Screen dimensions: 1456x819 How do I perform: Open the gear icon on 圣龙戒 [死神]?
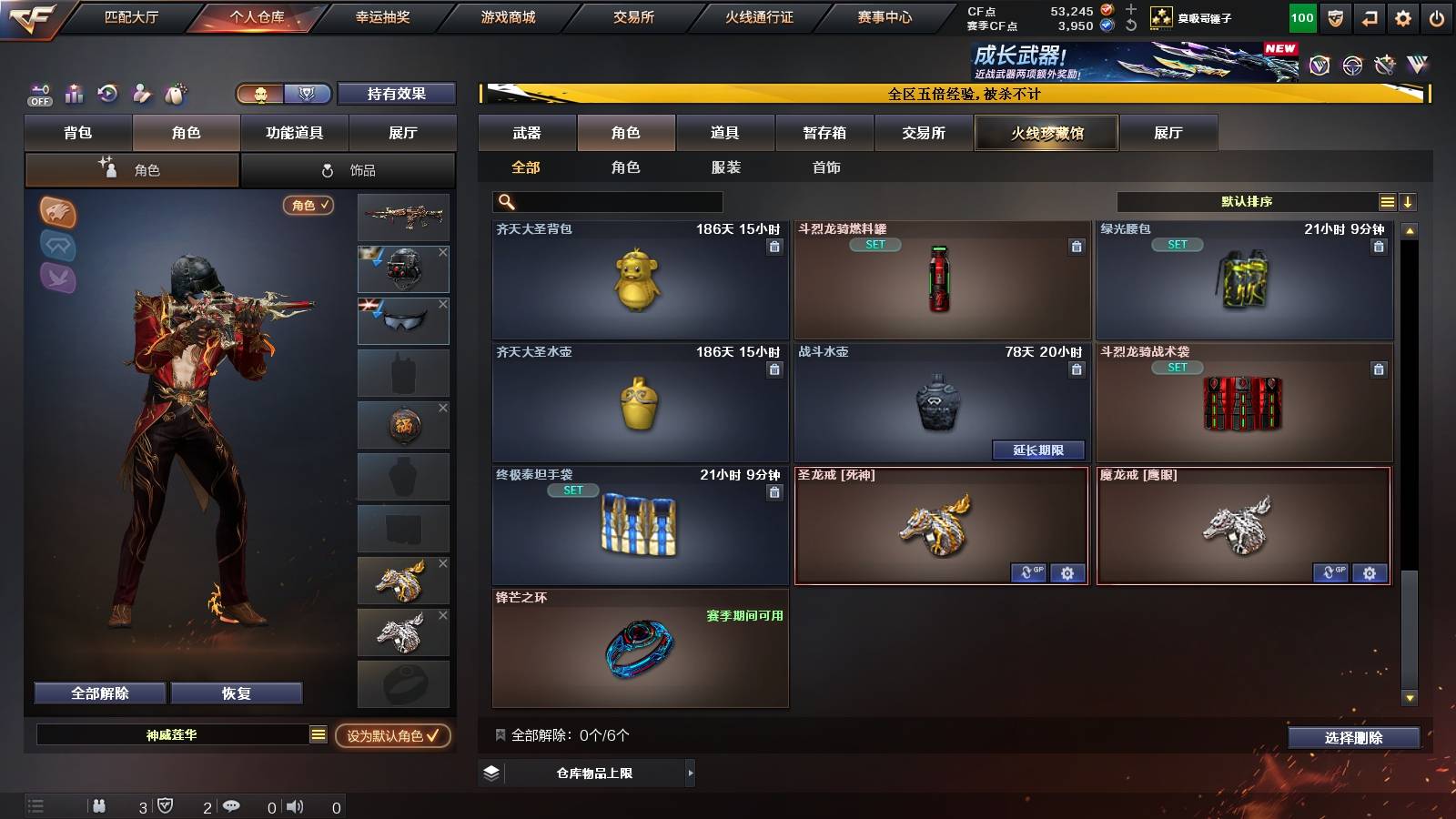1067,573
